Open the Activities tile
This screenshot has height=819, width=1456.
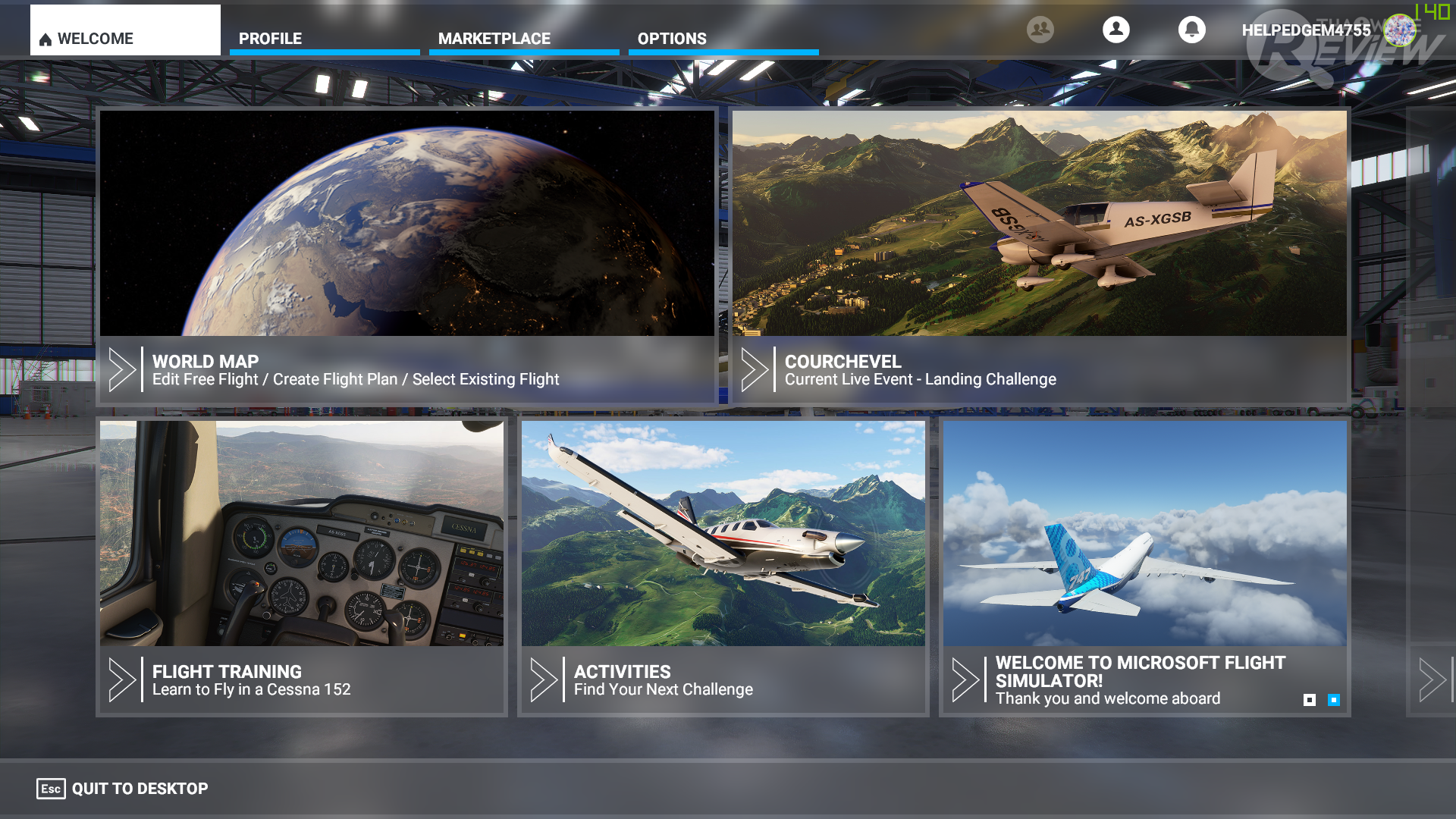coord(723,566)
